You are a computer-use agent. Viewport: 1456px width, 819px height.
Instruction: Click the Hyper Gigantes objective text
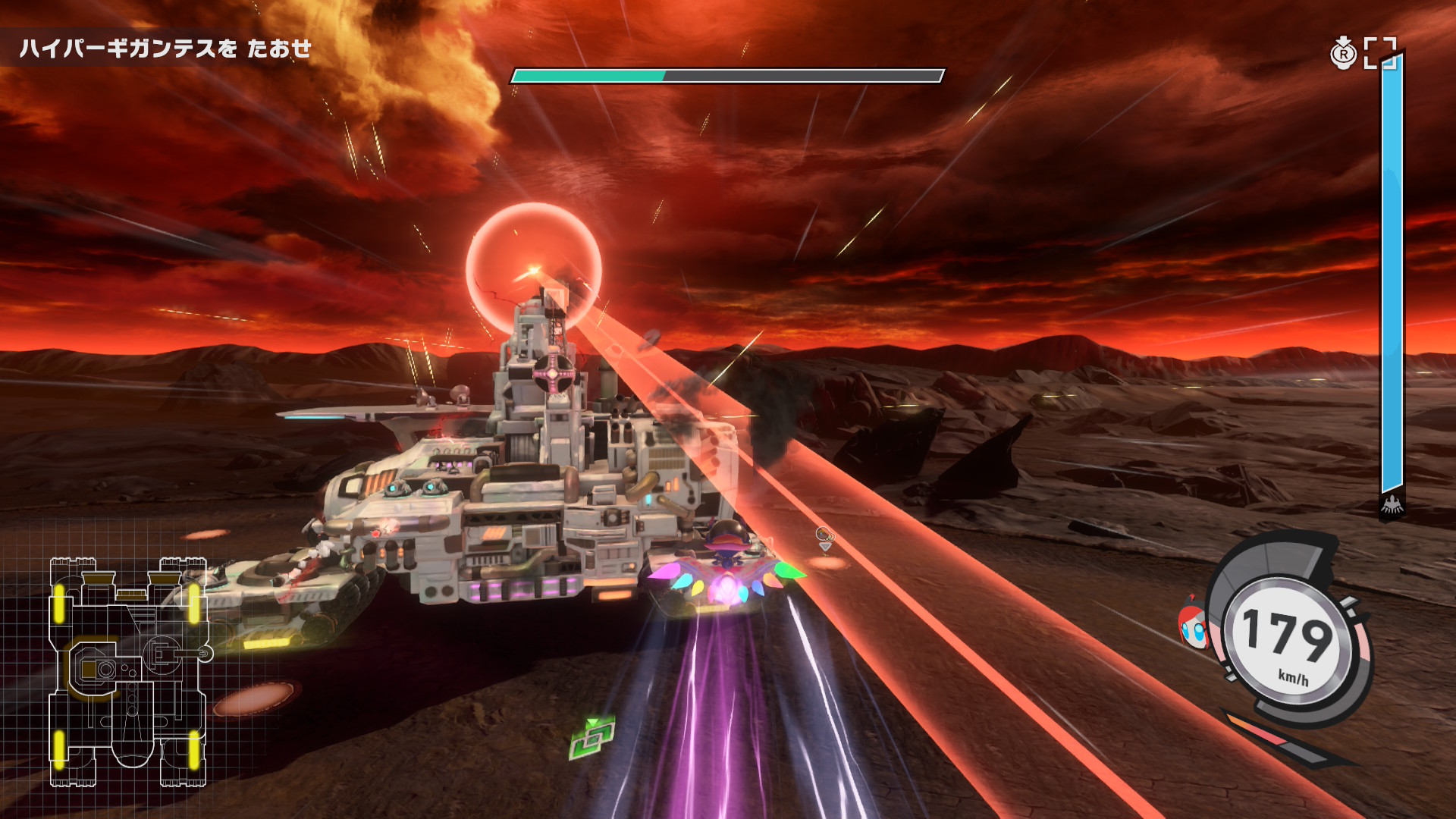(x=165, y=49)
